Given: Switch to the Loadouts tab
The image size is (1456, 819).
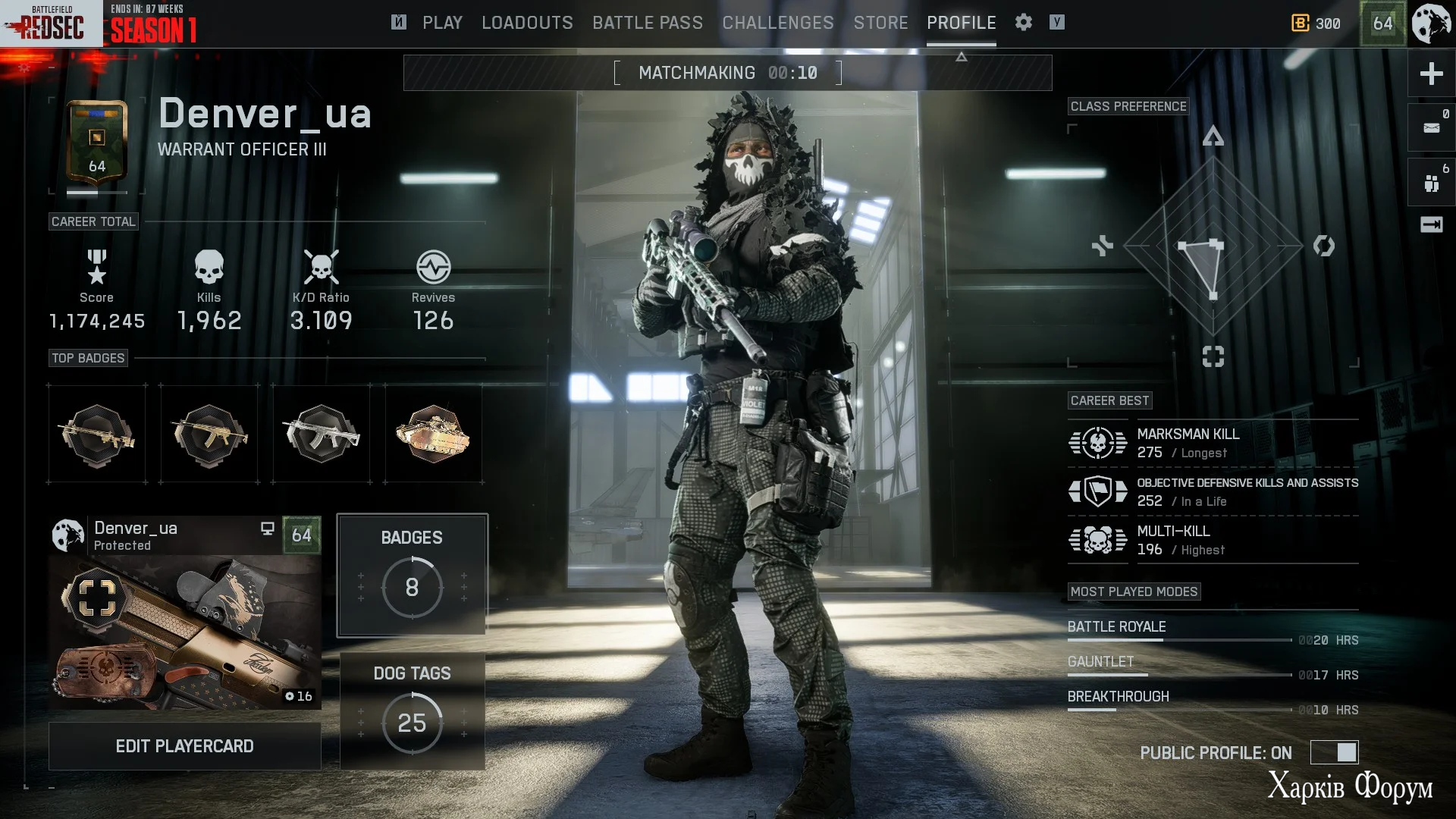Looking at the screenshot, I should 527,23.
